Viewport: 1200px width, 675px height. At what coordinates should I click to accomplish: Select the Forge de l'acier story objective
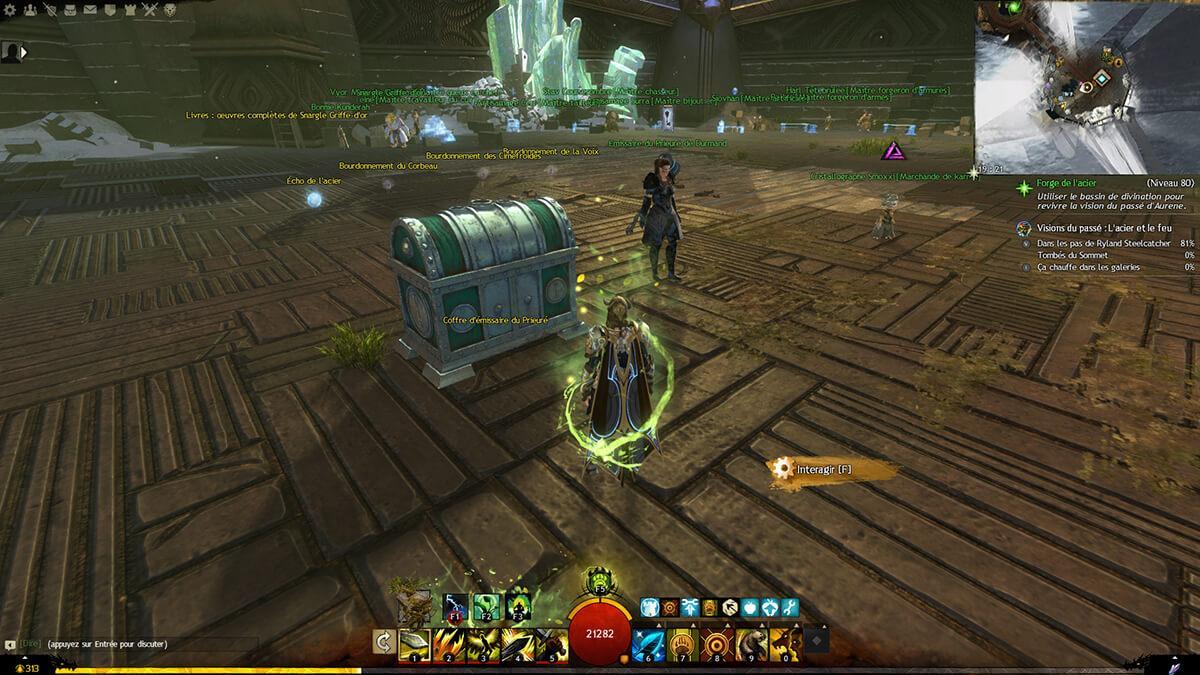(x=1065, y=185)
